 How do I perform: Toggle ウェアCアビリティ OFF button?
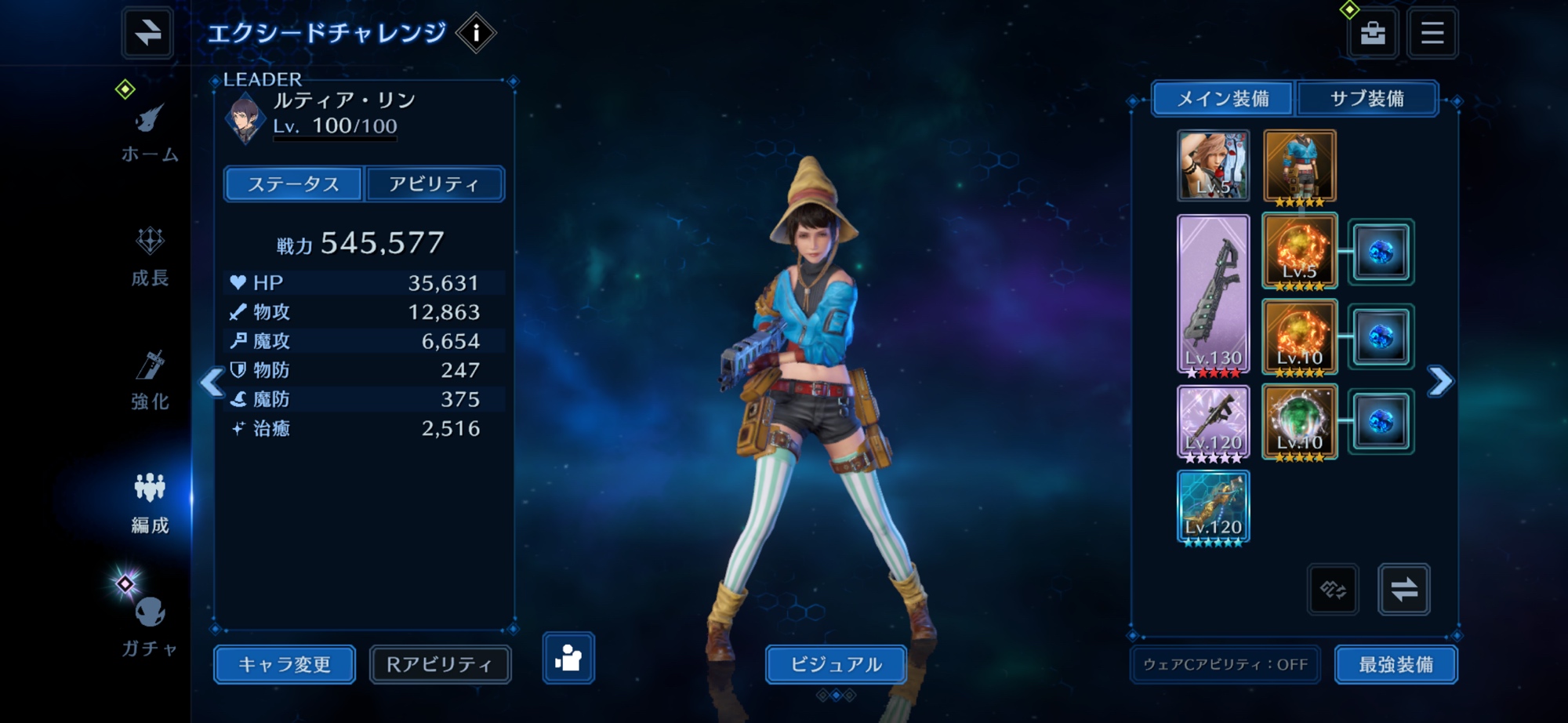(x=1225, y=664)
